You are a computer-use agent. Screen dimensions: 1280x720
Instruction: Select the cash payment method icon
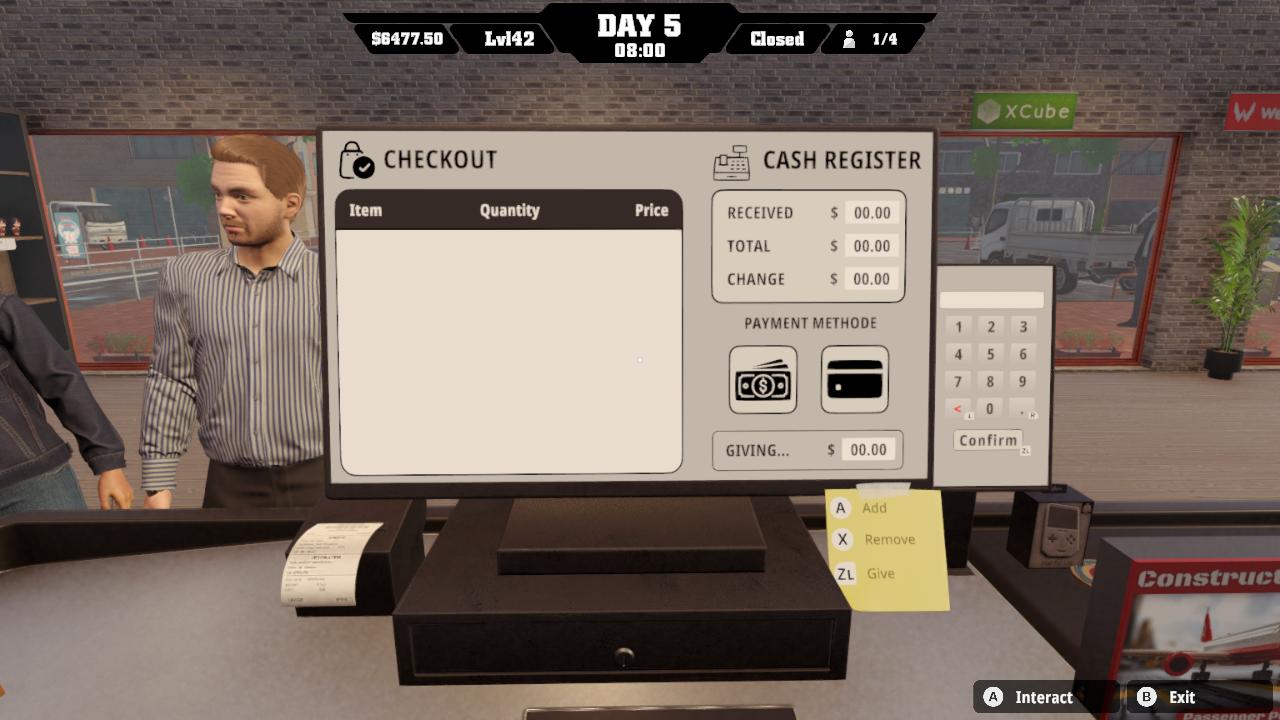click(x=763, y=380)
